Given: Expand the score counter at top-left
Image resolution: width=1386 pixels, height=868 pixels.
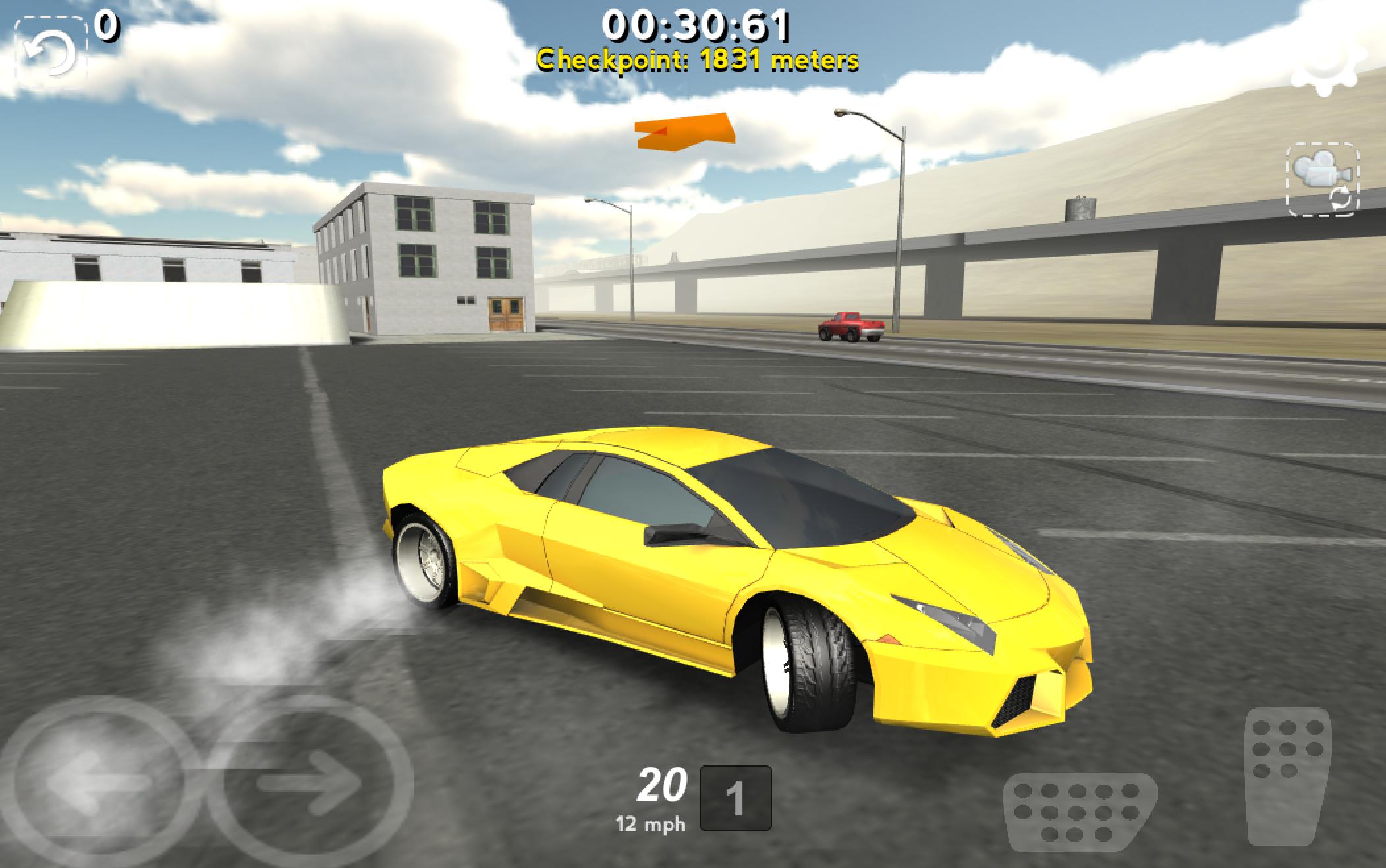Looking at the screenshot, I should pyautogui.click(x=105, y=26).
